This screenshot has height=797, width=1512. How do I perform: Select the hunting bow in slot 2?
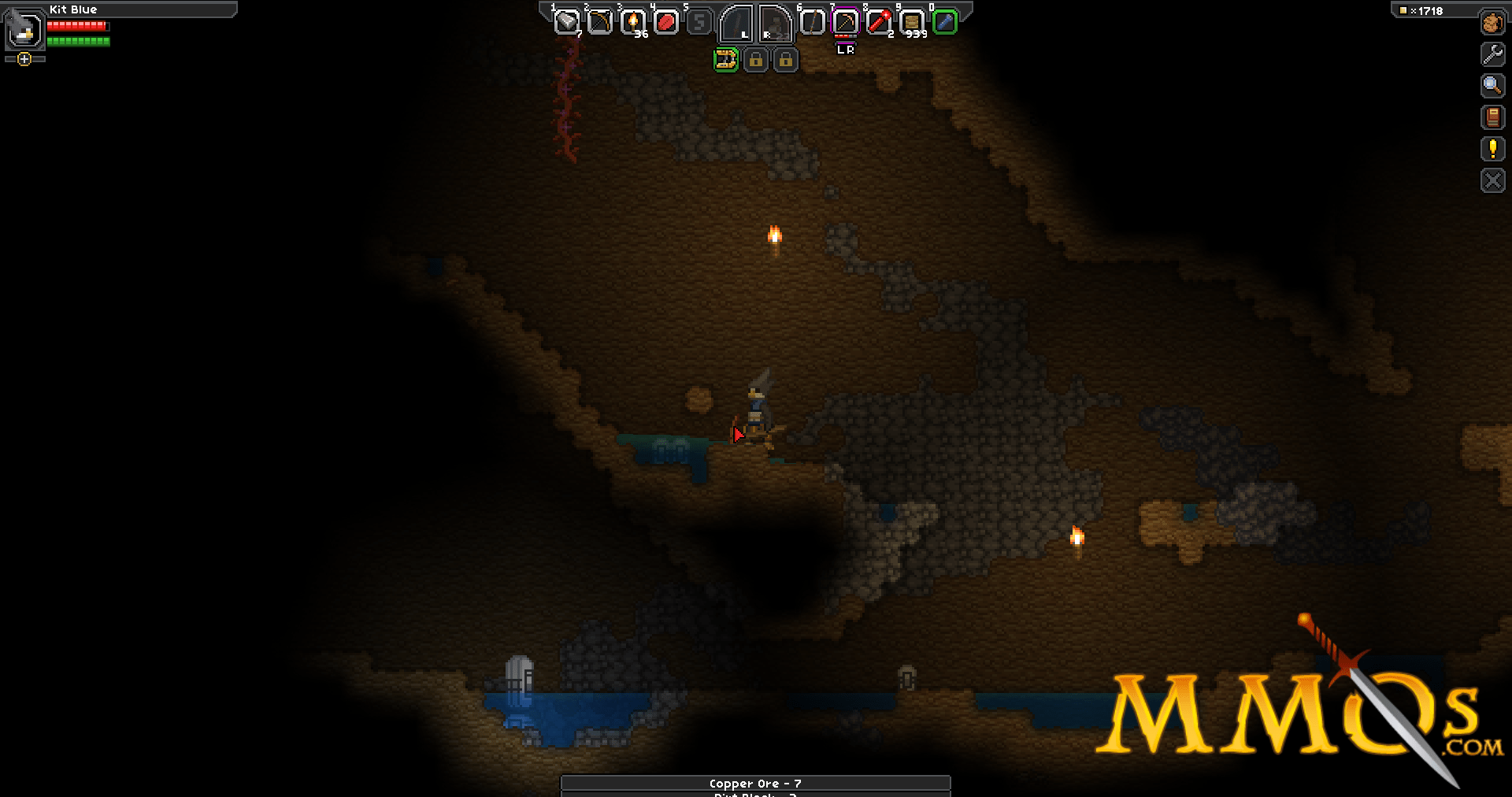click(598, 21)
